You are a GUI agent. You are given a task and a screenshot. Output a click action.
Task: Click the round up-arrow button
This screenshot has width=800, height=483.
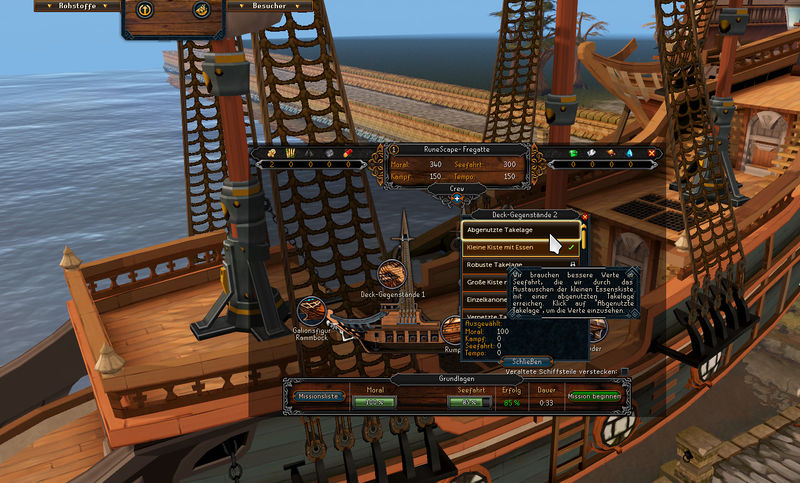click(x=144, y=10)
